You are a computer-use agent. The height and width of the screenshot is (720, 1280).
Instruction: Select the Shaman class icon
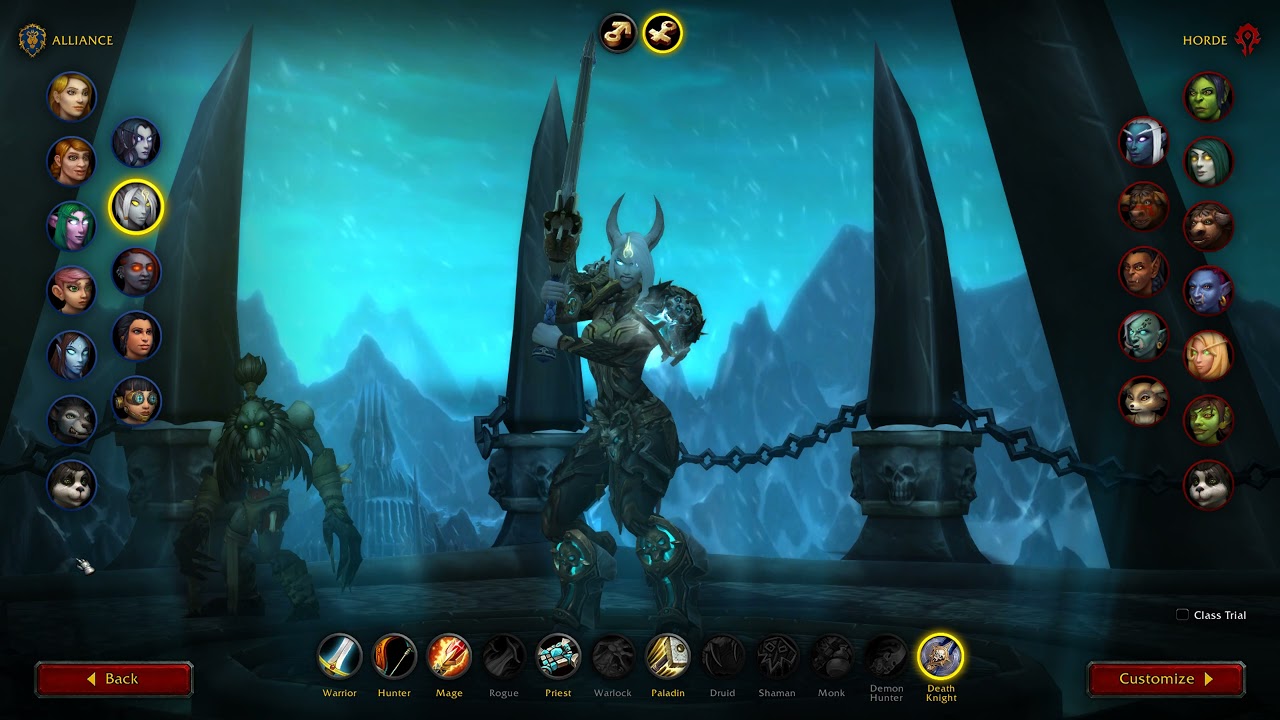point(777,658)
